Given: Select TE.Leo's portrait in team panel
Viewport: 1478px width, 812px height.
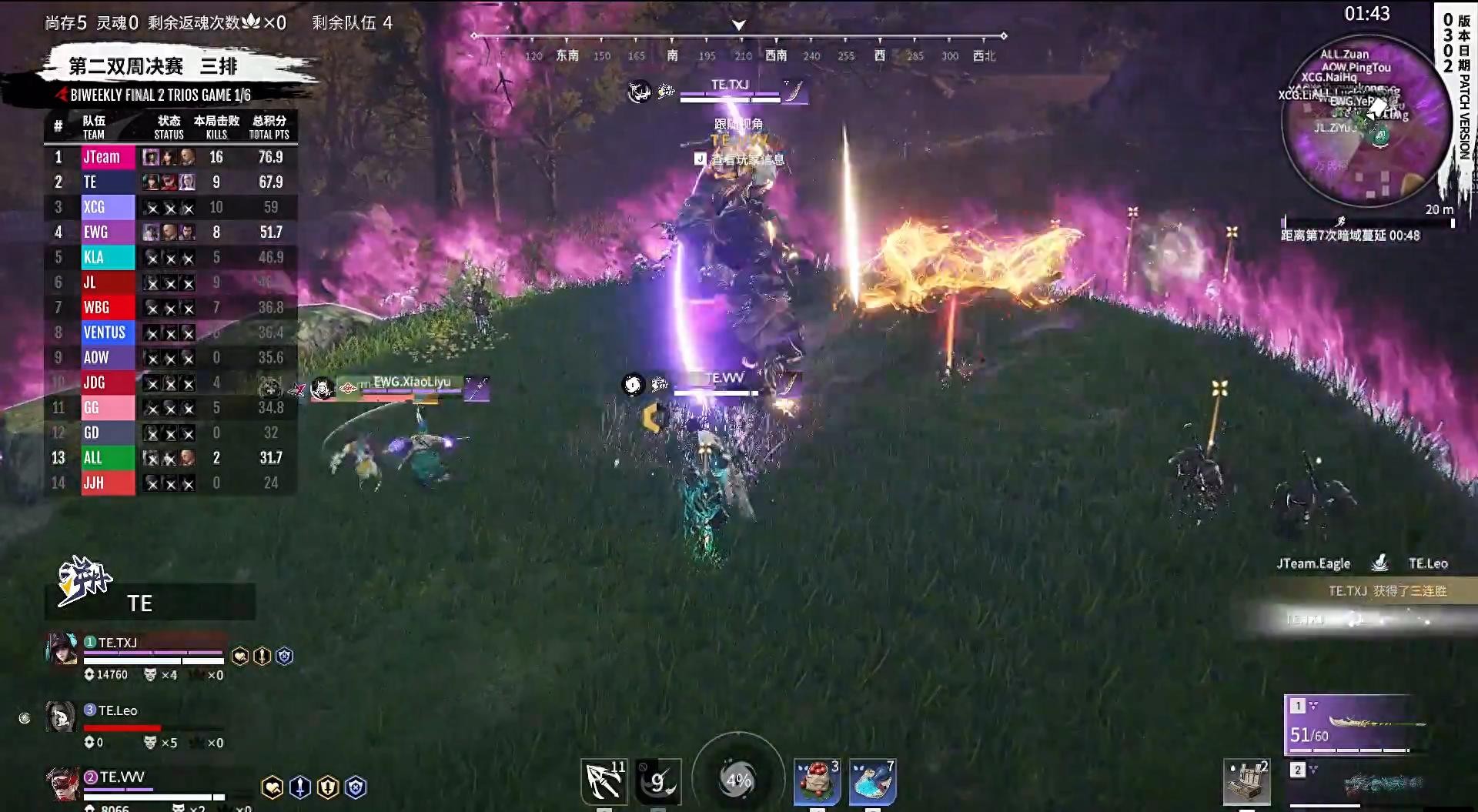Looking at the screenshot, I should (x=61, y=717).
